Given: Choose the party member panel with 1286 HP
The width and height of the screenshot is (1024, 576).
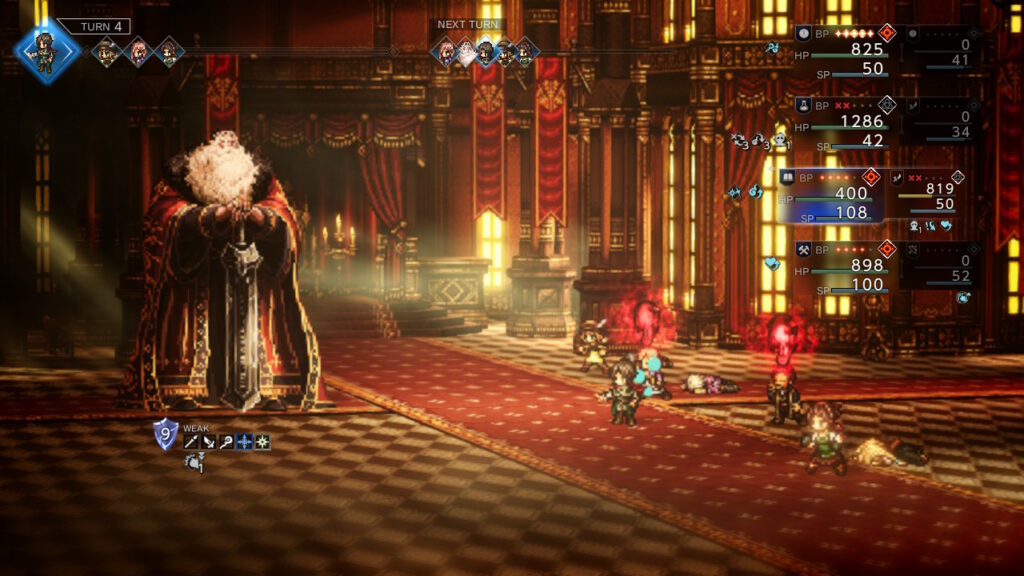Looking at the screenshot, I should point(844,123).
